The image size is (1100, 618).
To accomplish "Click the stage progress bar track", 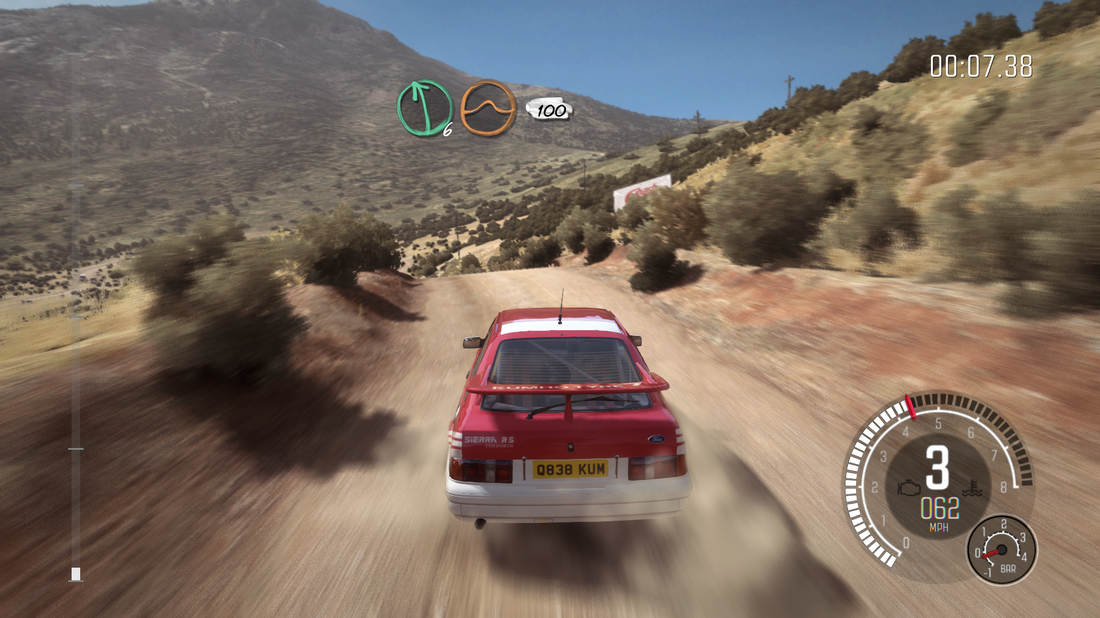I will point(75,320).
